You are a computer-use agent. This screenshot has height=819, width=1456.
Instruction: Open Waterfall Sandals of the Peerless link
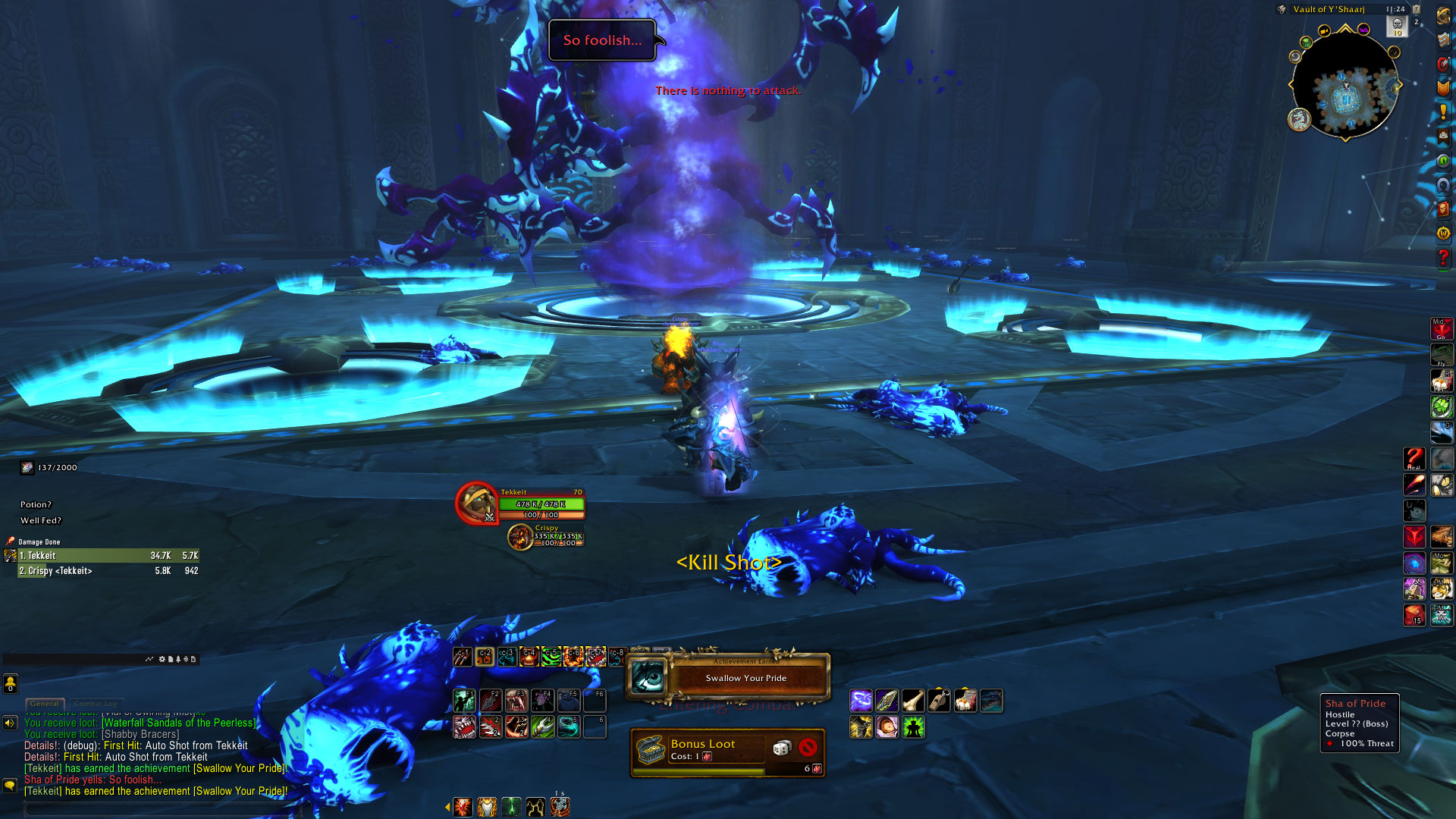tap(179, 723)
